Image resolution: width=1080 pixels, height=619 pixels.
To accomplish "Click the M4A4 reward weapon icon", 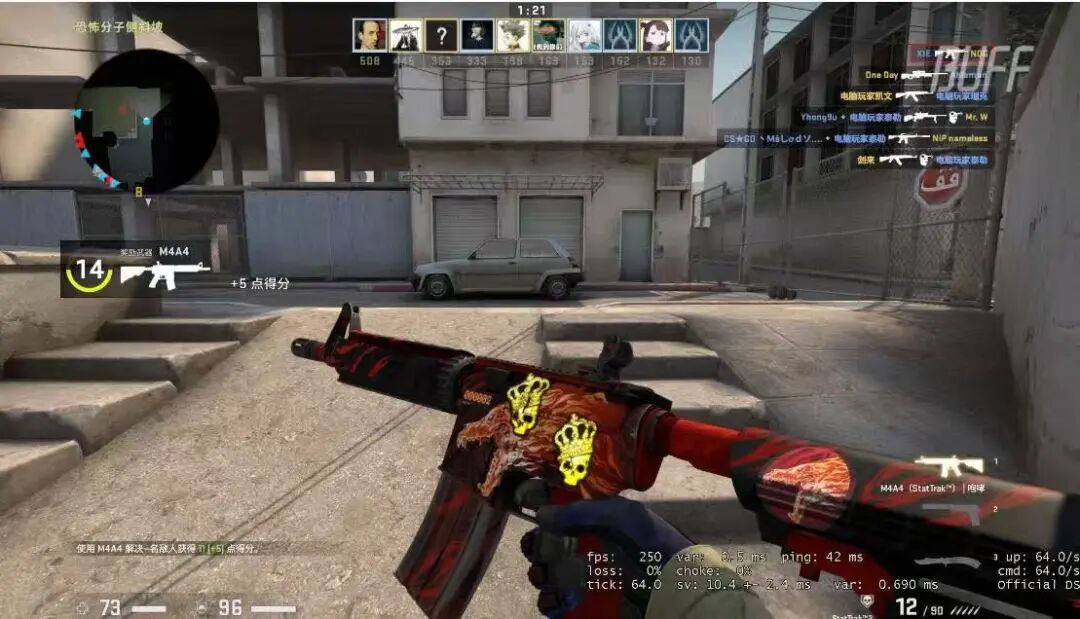I will coord(165,273).
